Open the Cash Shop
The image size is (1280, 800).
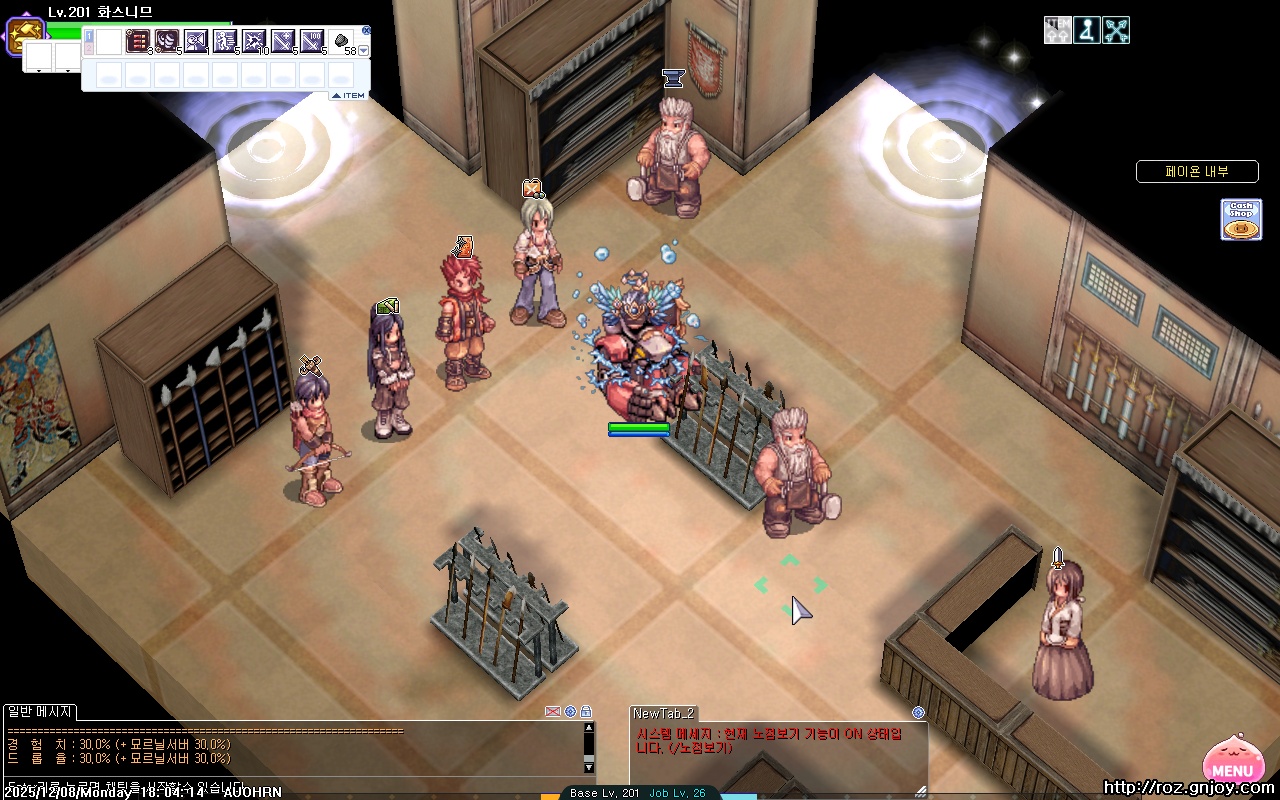click(x=1240, y=219)
